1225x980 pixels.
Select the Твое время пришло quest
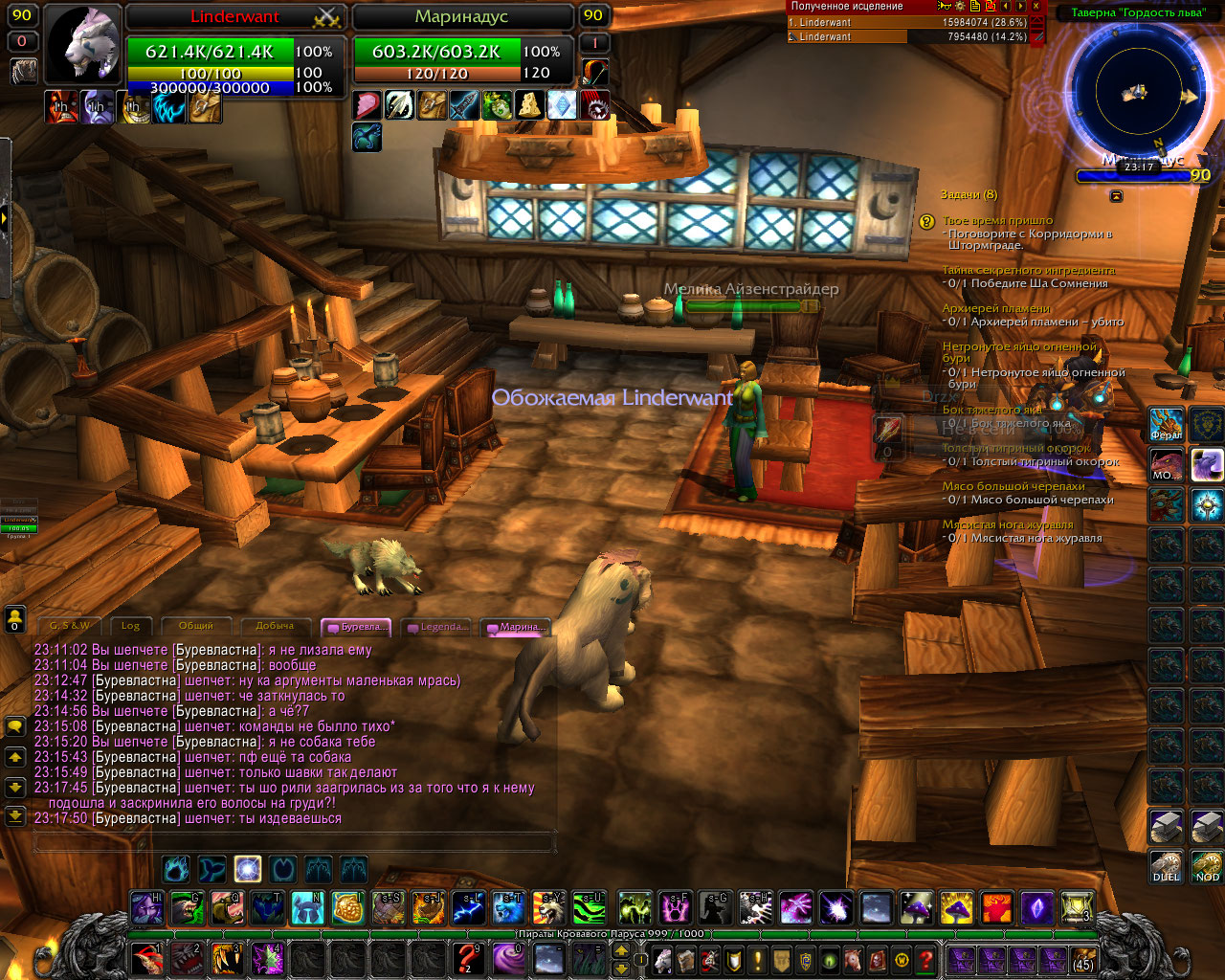point(997,220)
